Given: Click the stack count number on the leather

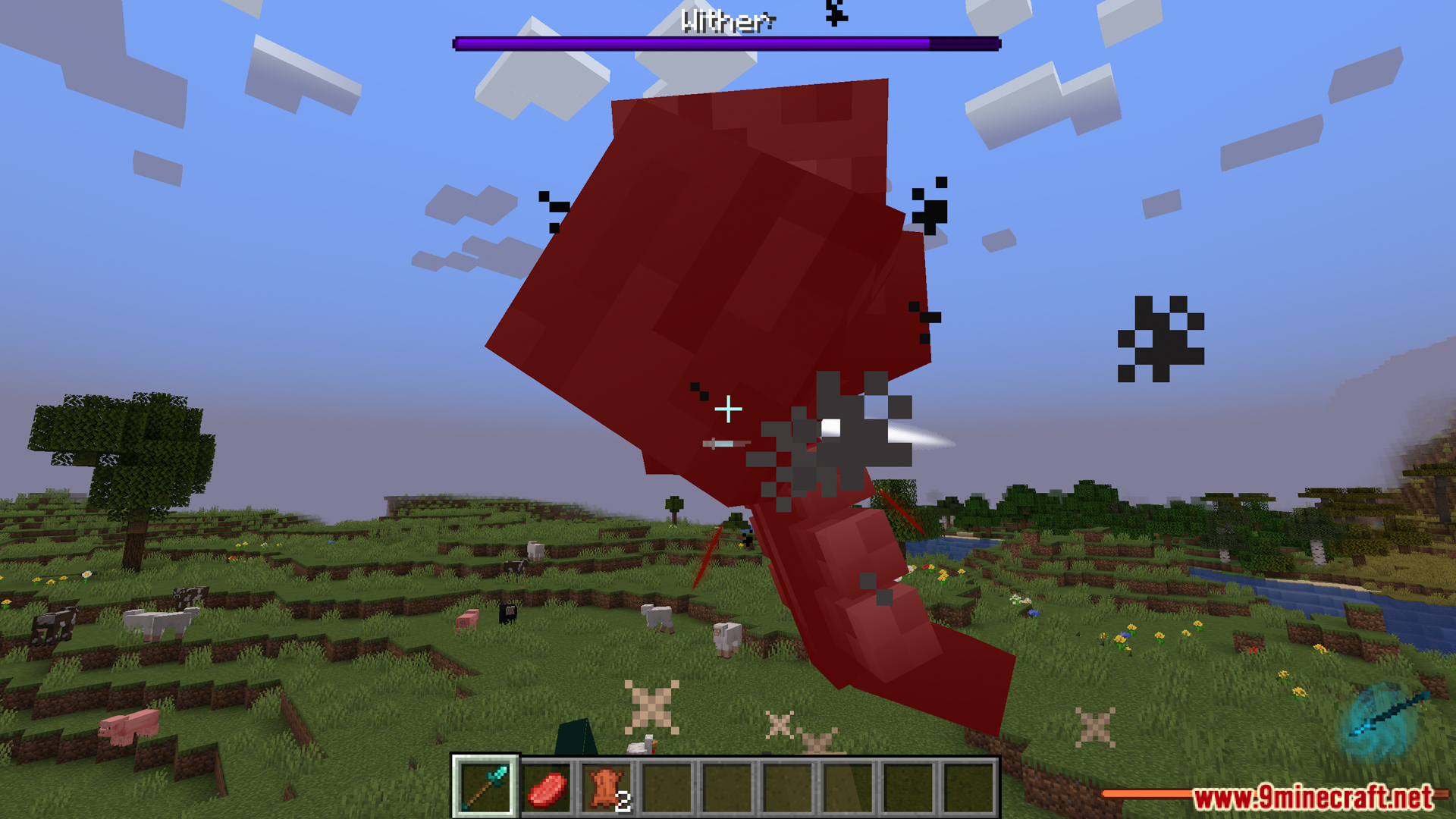Looking at the screenshot, I should pyautogui.click(x=623, y=799).
